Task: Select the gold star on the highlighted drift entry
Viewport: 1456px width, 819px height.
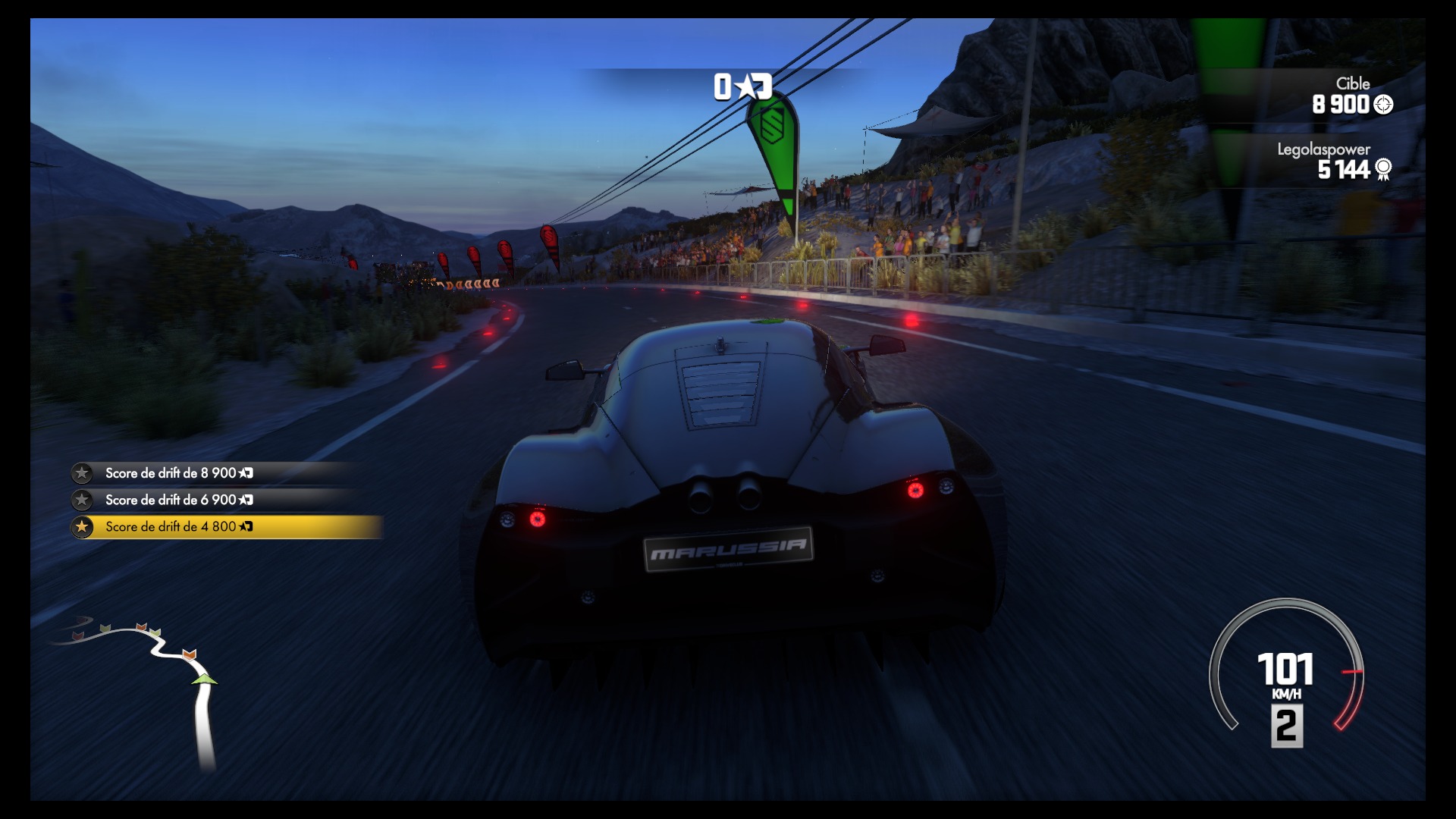Action: click(x=81, y=527)
